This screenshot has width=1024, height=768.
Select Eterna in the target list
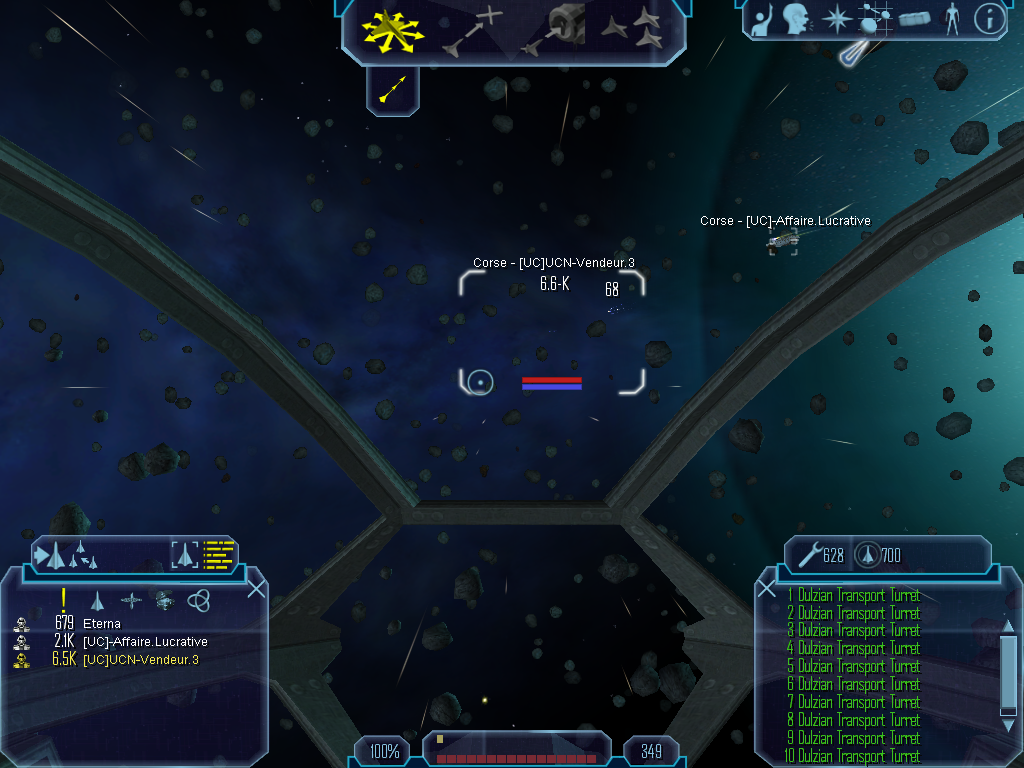pyautogui.click(x=102, y=624)
